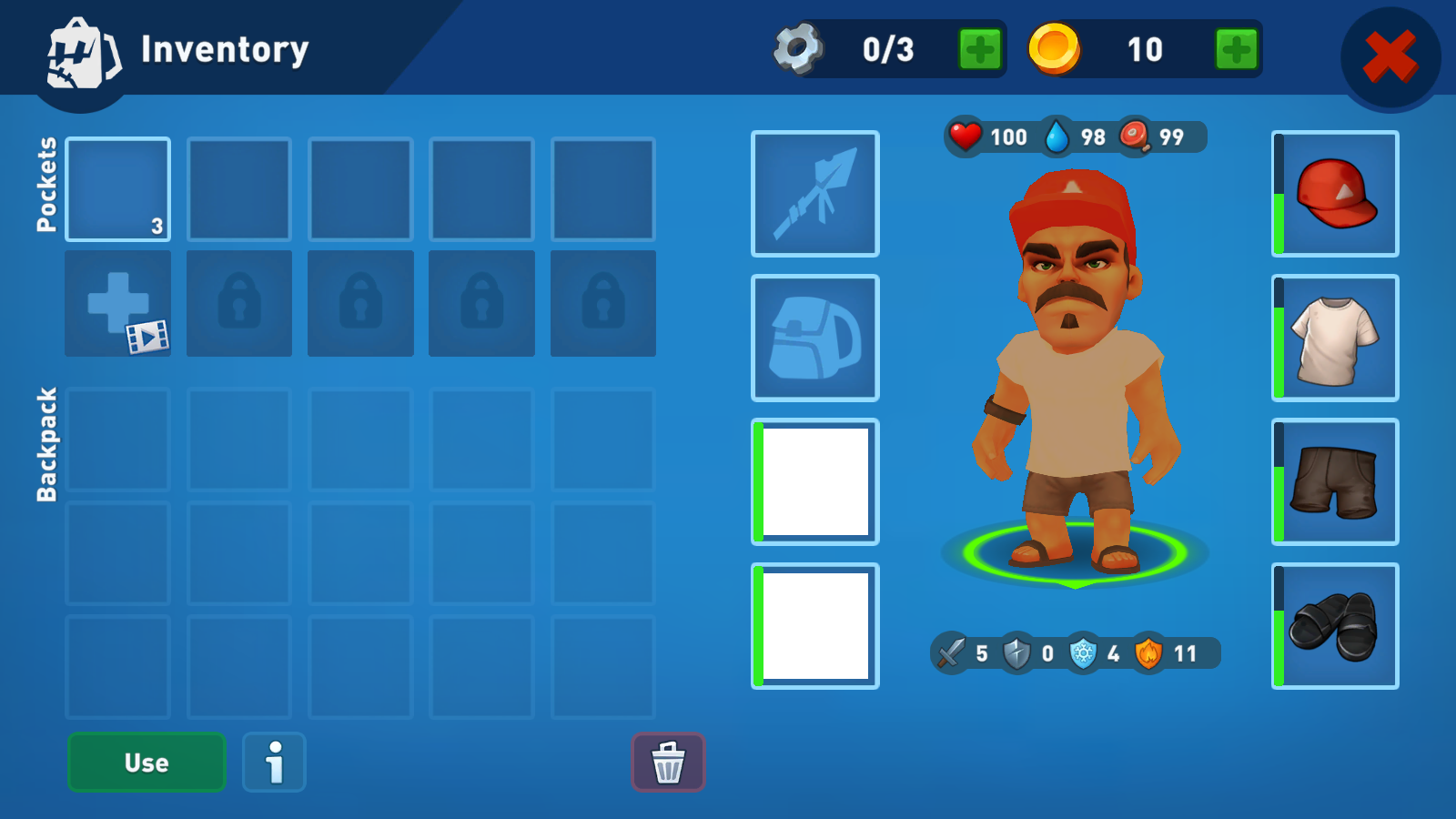Select the pocket slot holding 3 items
Viewport: 1456px width, 819px height.
pos(118,189)
